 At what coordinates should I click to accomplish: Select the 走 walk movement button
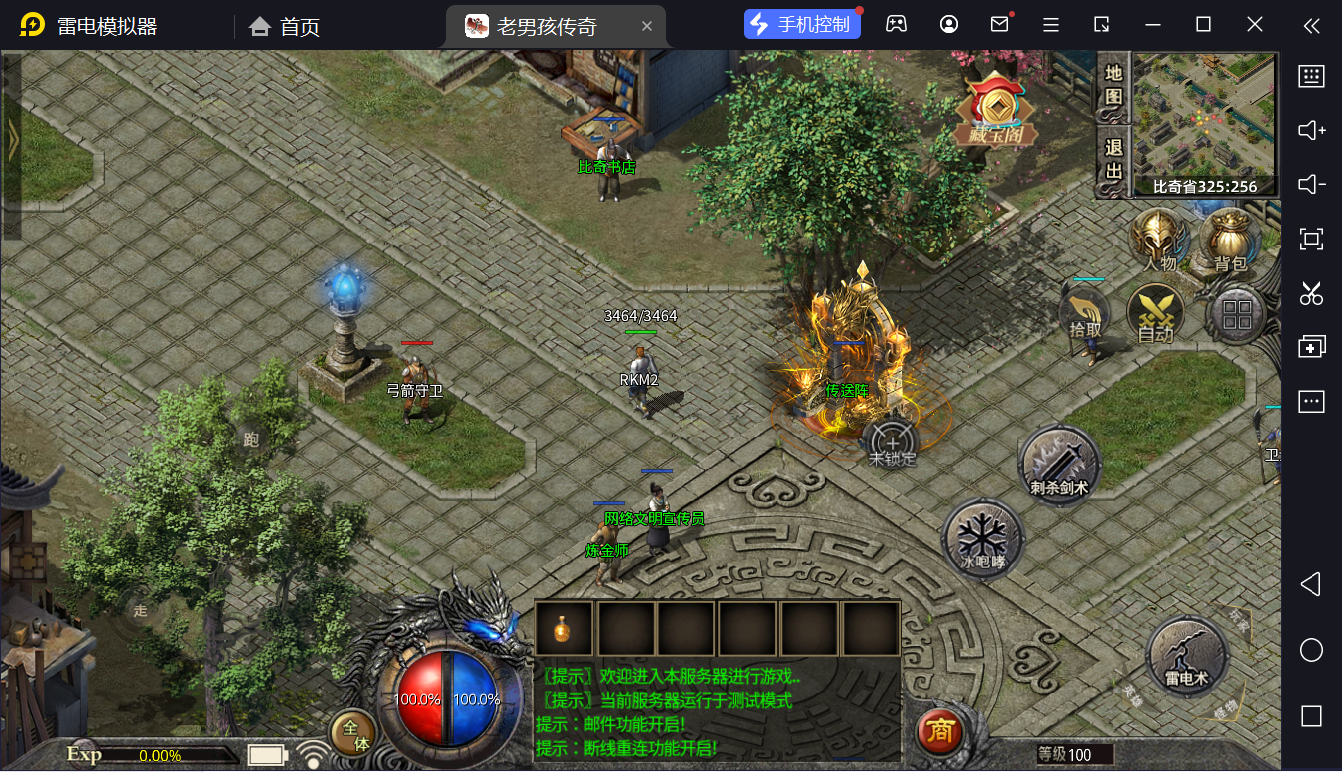[x=141, y=609]
